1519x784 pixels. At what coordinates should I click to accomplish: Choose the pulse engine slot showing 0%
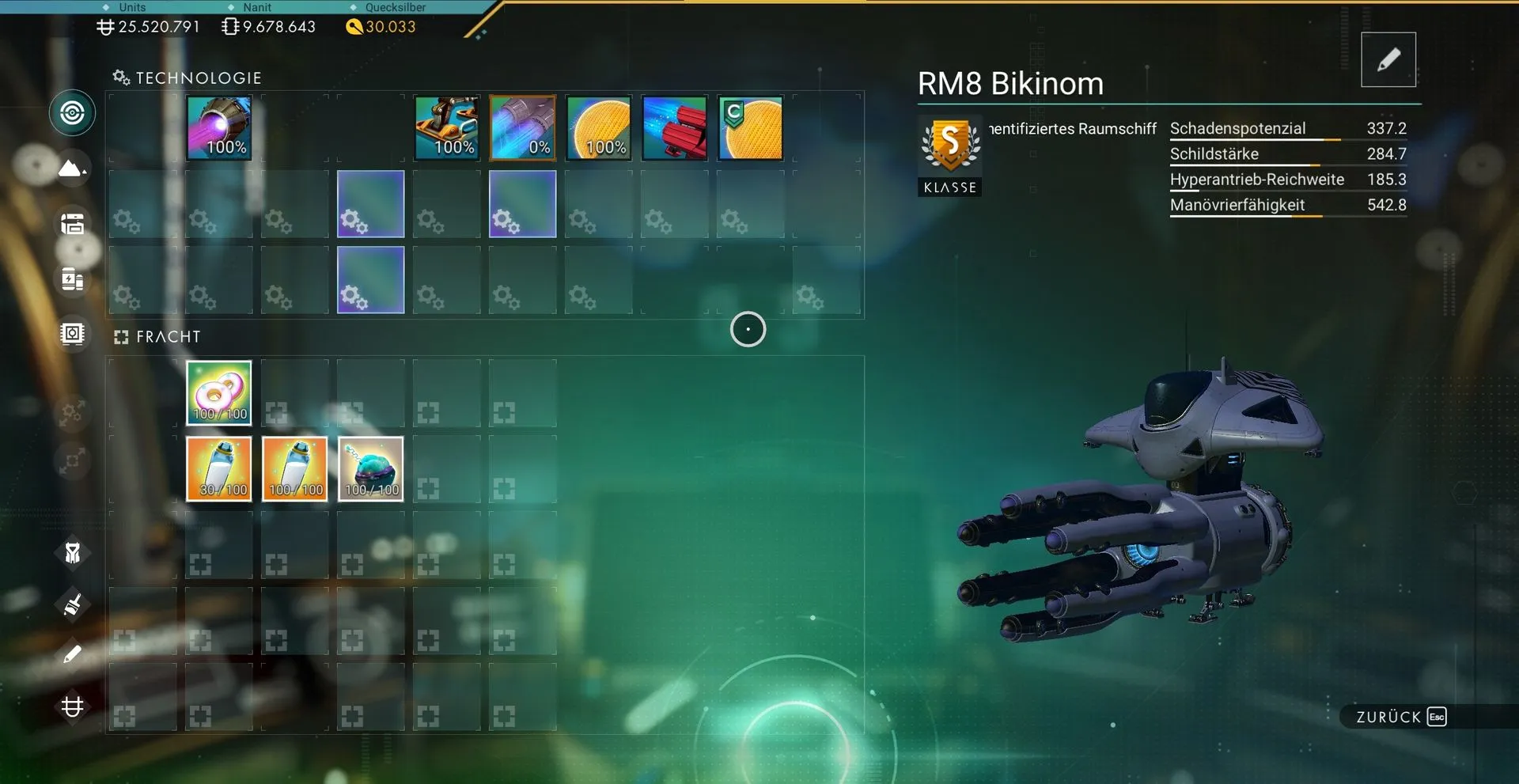click(523, 128)
